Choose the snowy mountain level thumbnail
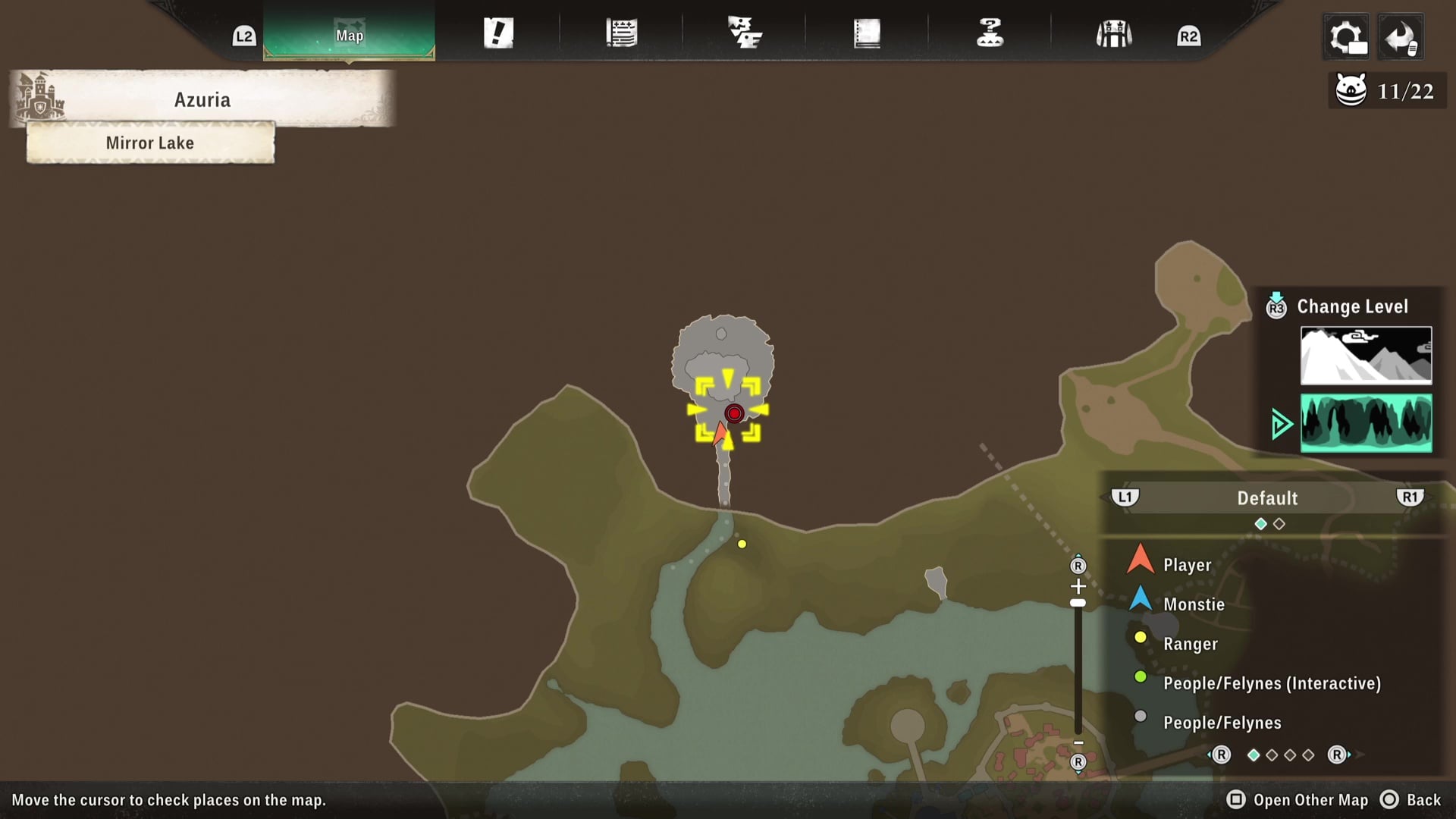This screenshot has height=819, width=1456. (x=1366, y=355)
